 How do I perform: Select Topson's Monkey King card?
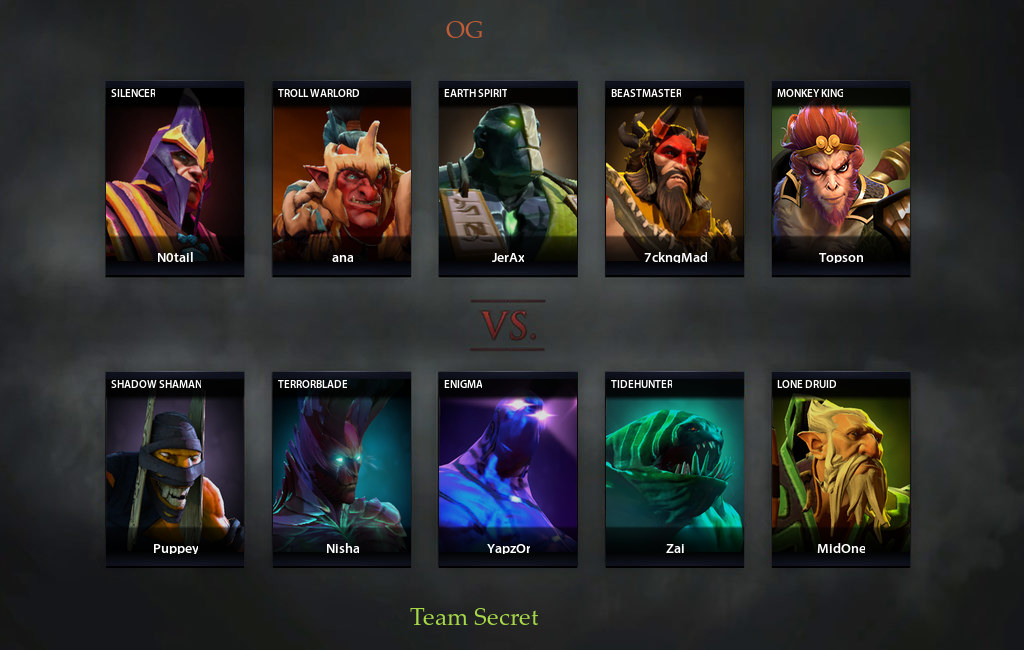tap(840, 178)
